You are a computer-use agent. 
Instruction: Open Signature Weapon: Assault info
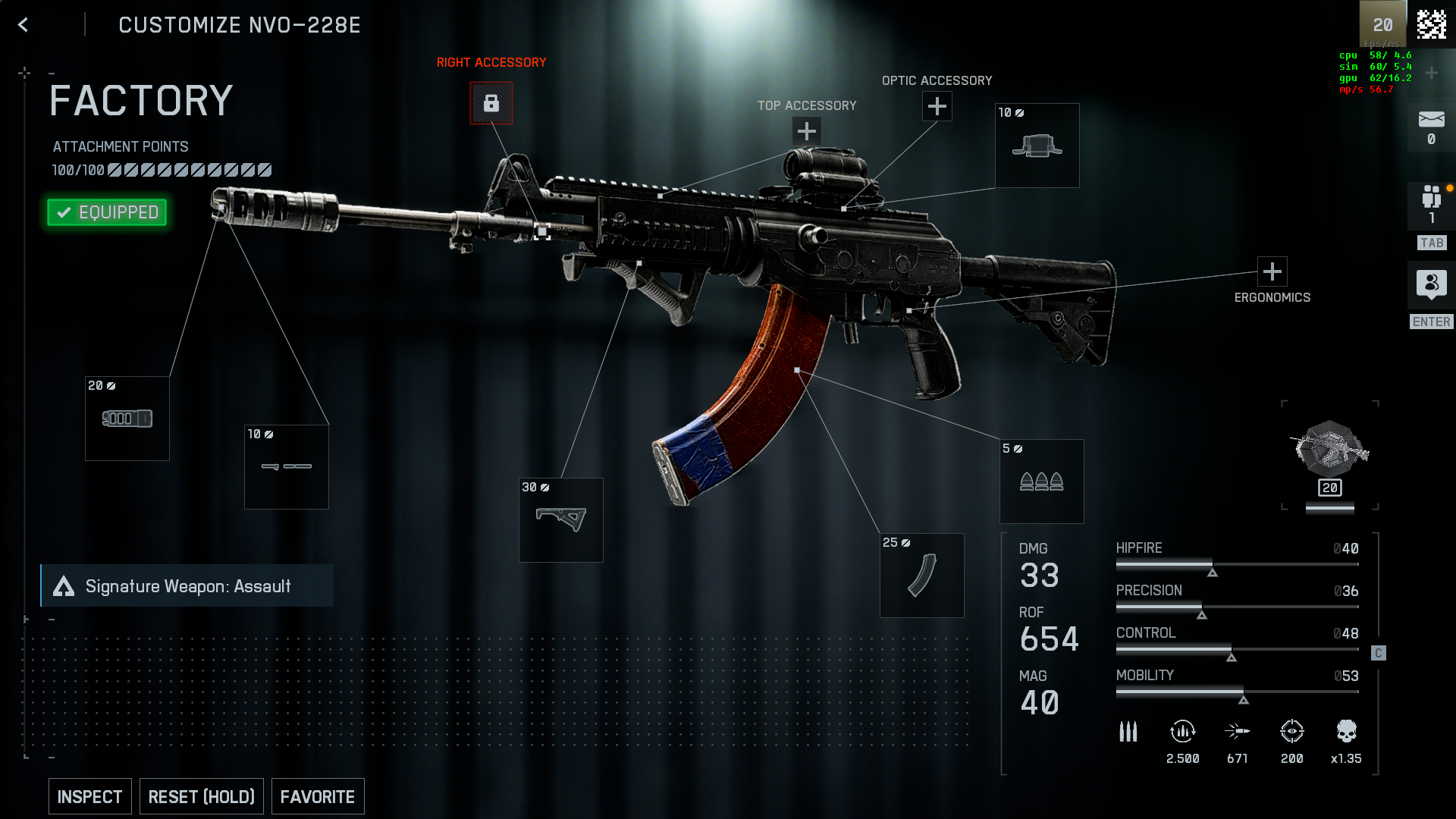coord(187,586)
